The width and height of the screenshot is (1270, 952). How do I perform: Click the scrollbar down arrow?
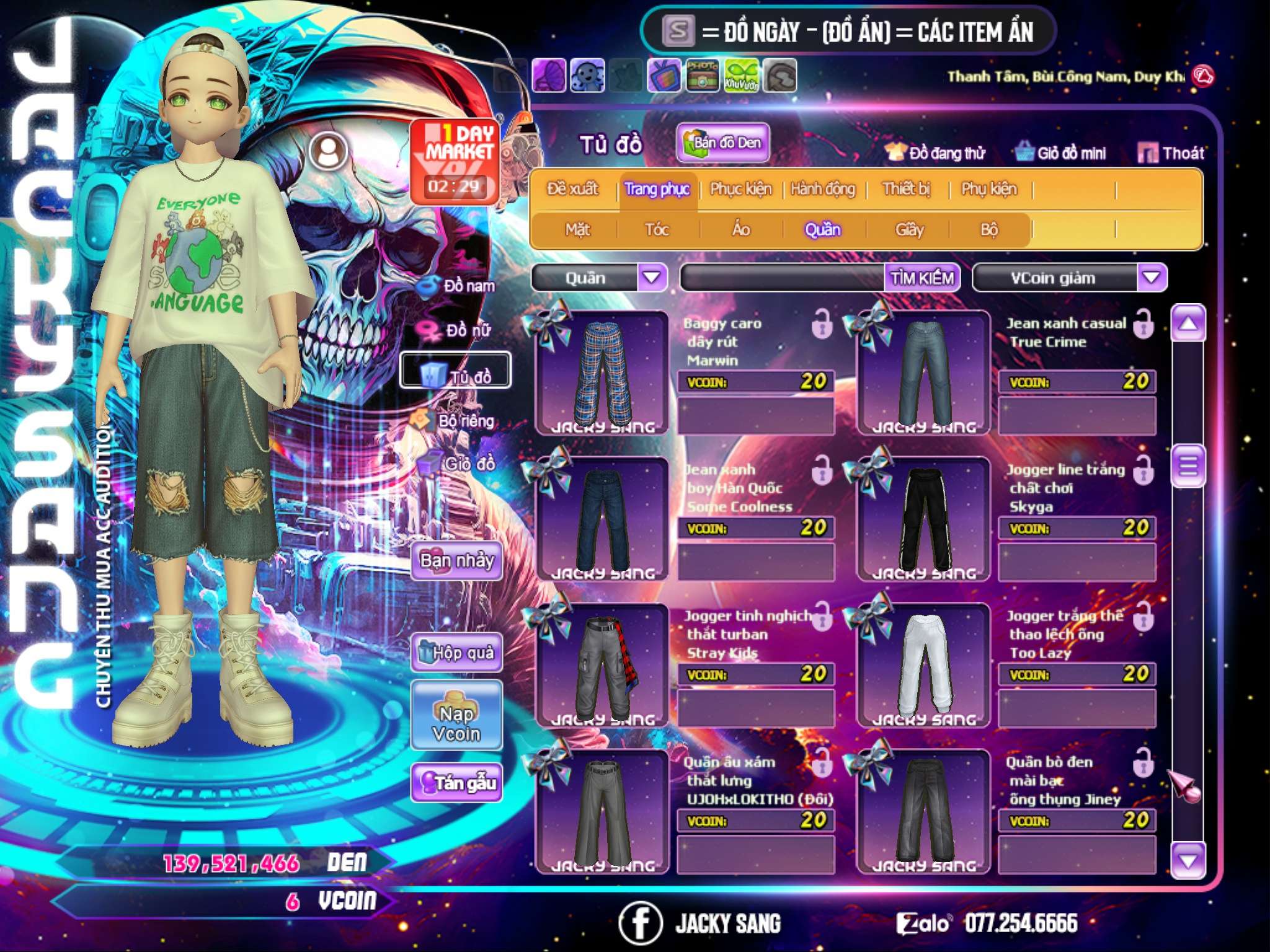(1188, 861)
